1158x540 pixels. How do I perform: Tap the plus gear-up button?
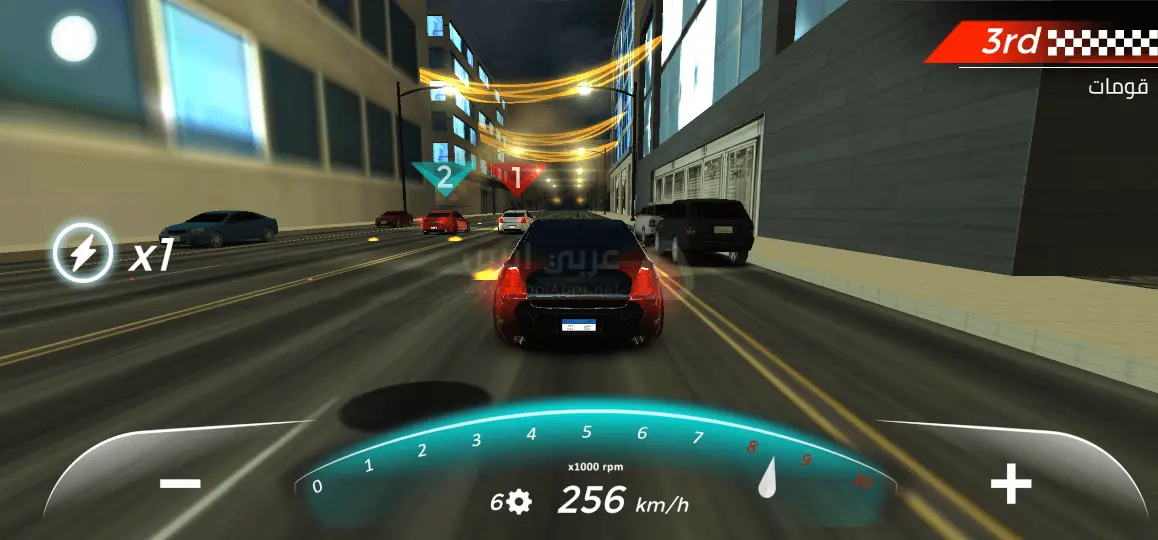click(x=1010, y=485)
